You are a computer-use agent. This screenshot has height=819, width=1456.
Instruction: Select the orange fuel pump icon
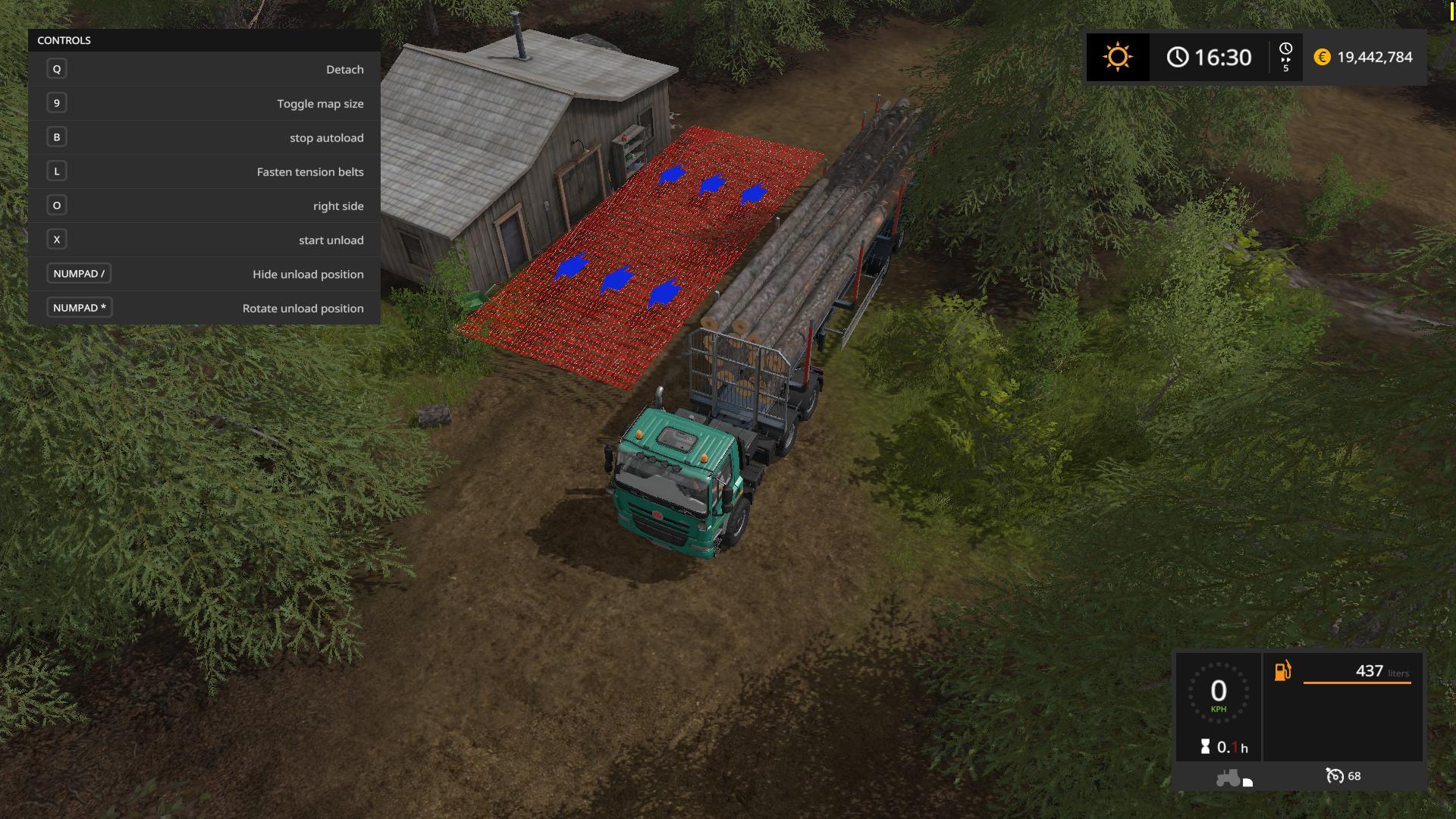tap(1282, 671)
